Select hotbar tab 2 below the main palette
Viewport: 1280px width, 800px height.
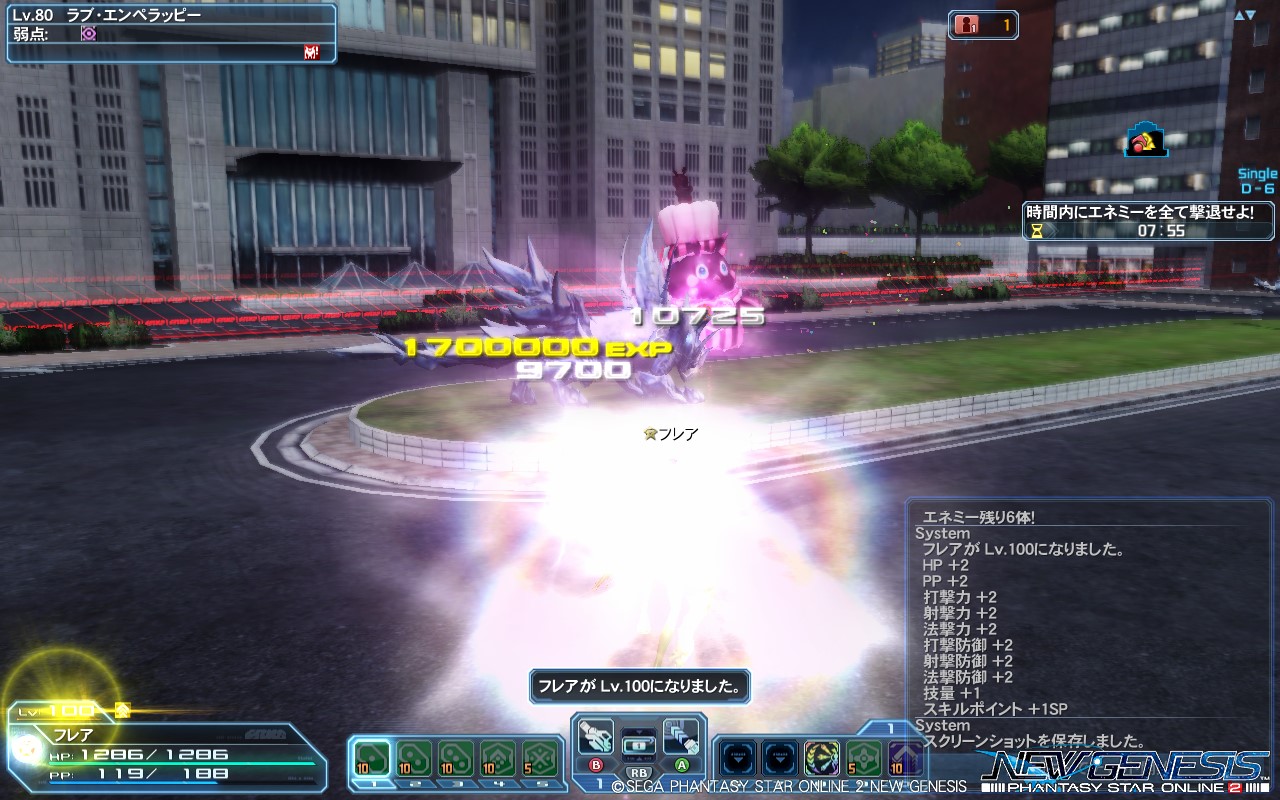[x=416, y=784]
